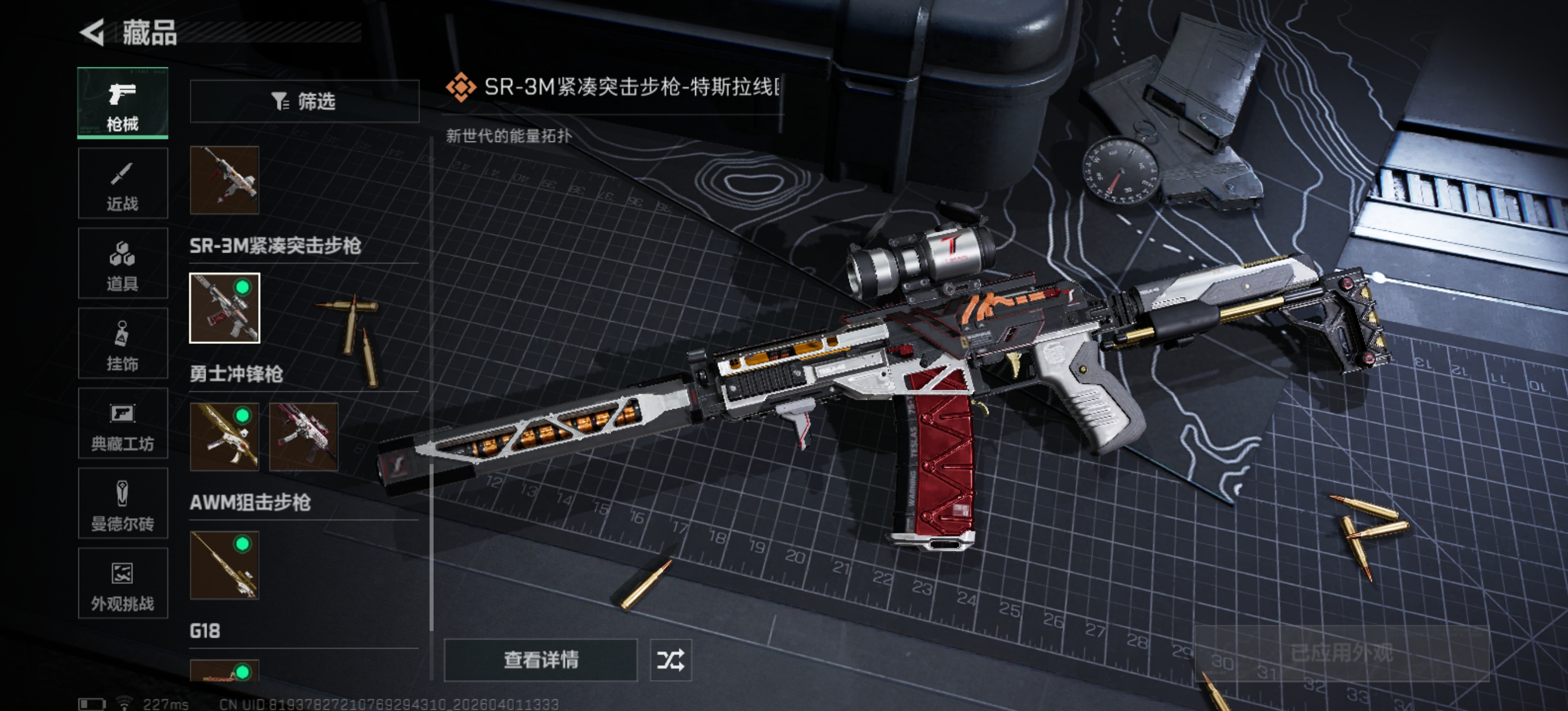Show the 挂饰 charms category
Viewport: 1568px width, 711px height.
[x=123, y=343]
